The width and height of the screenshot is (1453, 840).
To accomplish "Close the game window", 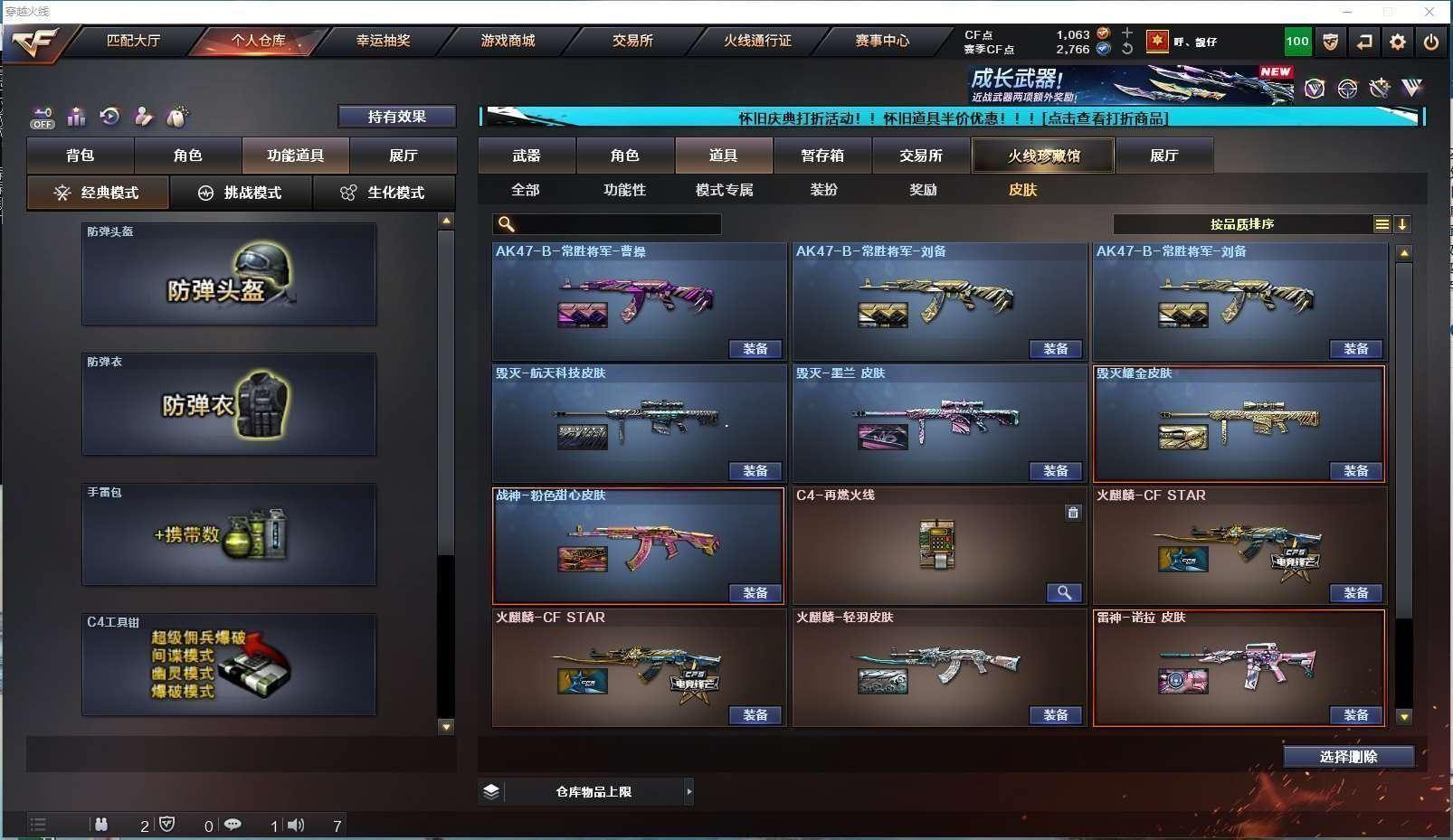I will point(1429,12).
